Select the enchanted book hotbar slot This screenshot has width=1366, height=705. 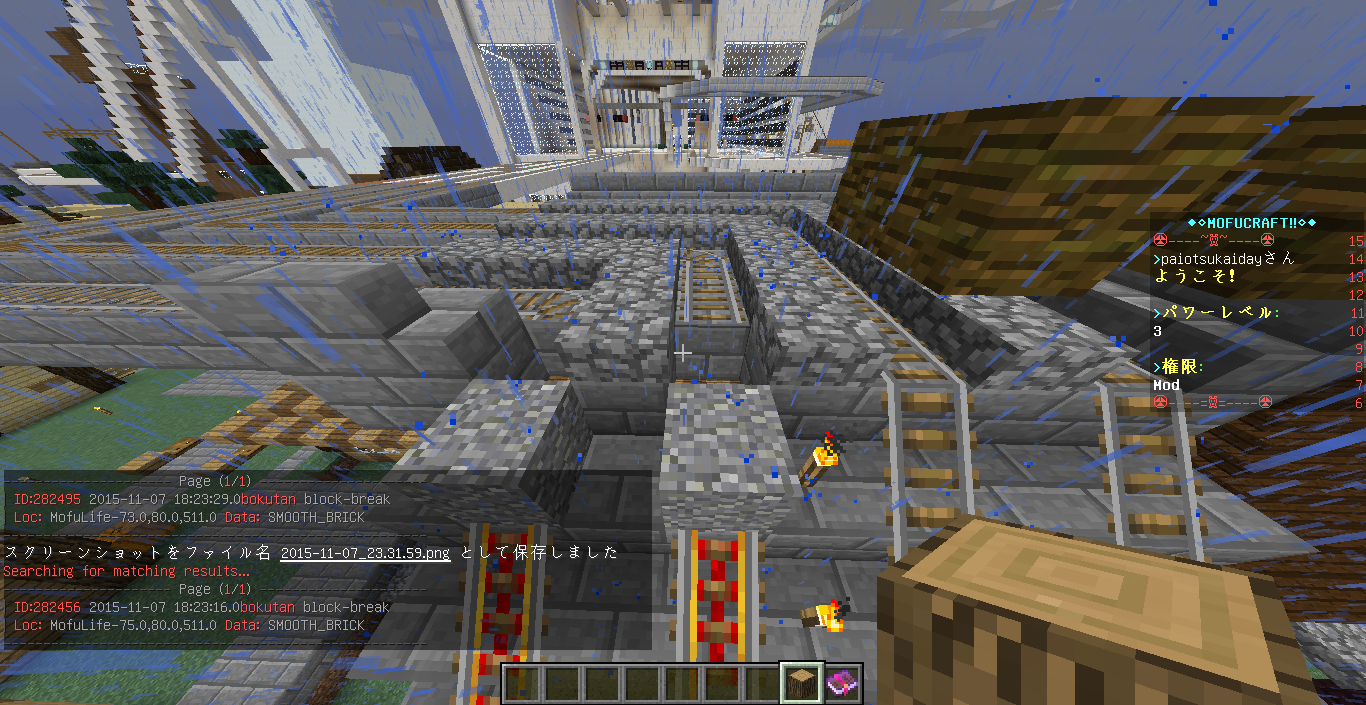click(842, 684)
